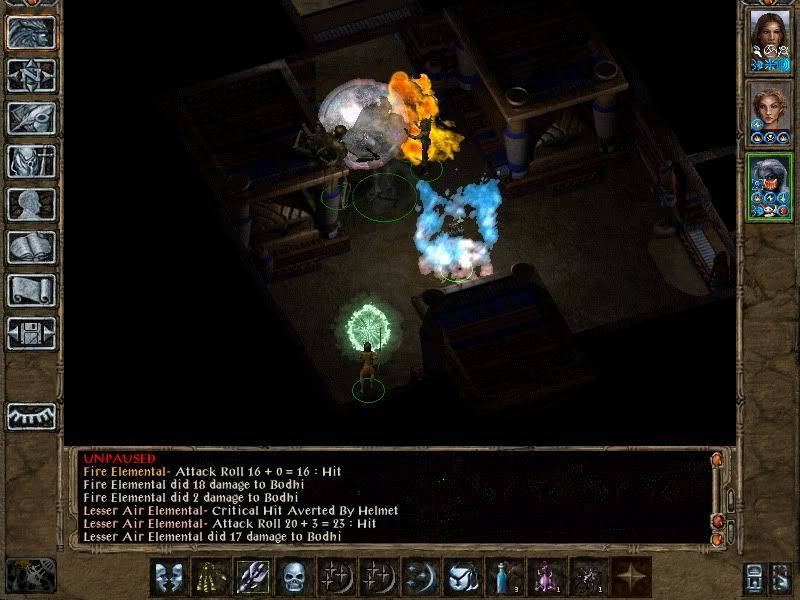This screenshot has height=600, width=800.
Task: Open the inventory screen
Action: coord(30,161)
